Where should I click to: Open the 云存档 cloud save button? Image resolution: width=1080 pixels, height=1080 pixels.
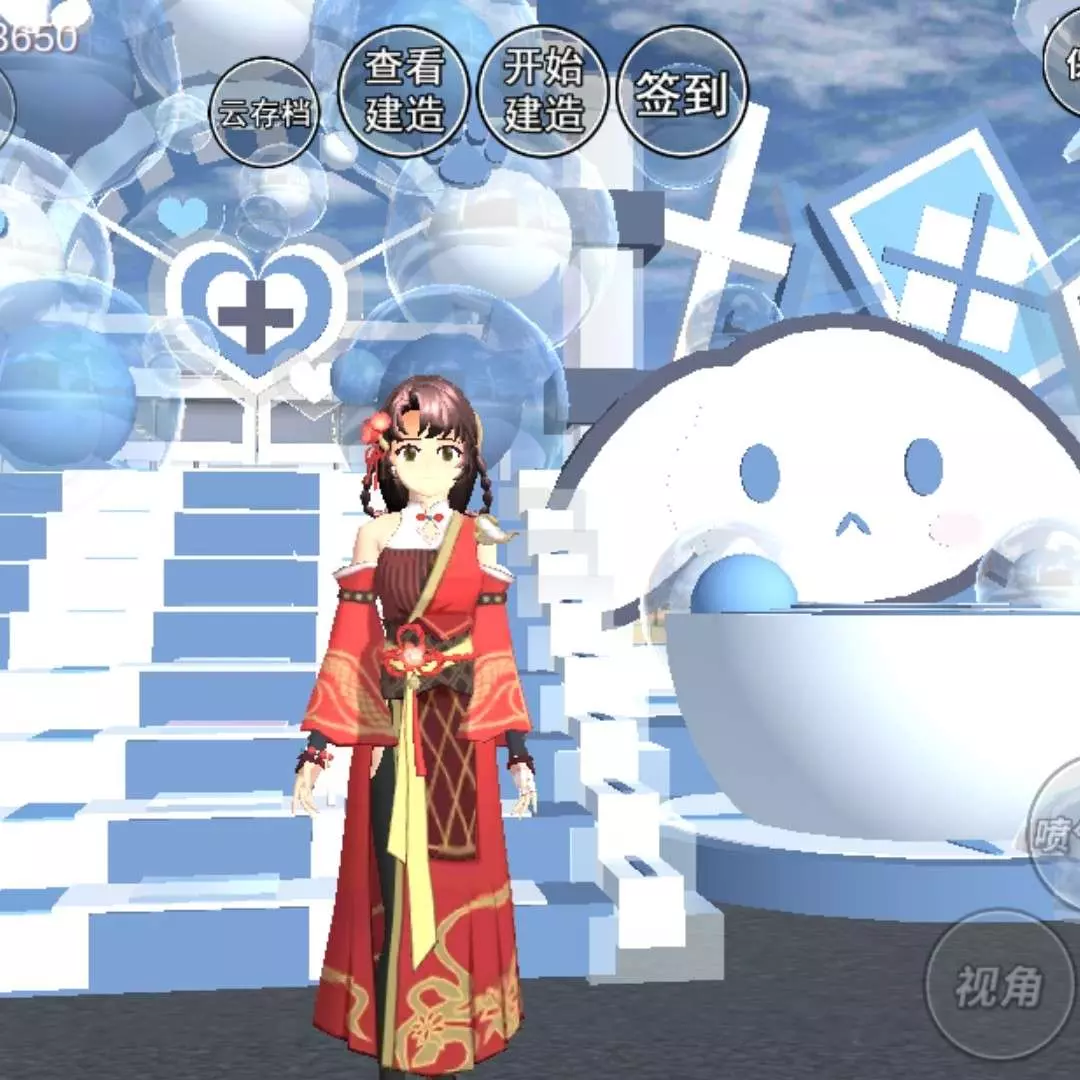265,113
